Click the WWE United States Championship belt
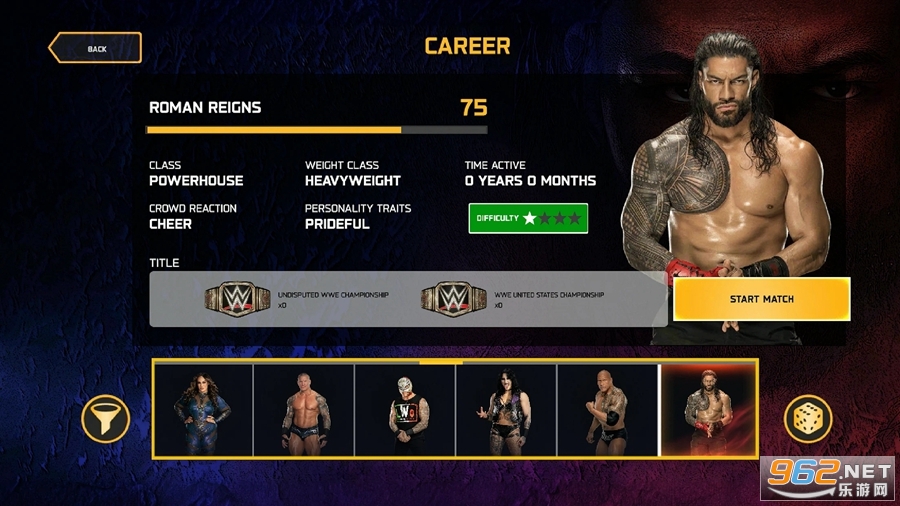 click(454, 298)
